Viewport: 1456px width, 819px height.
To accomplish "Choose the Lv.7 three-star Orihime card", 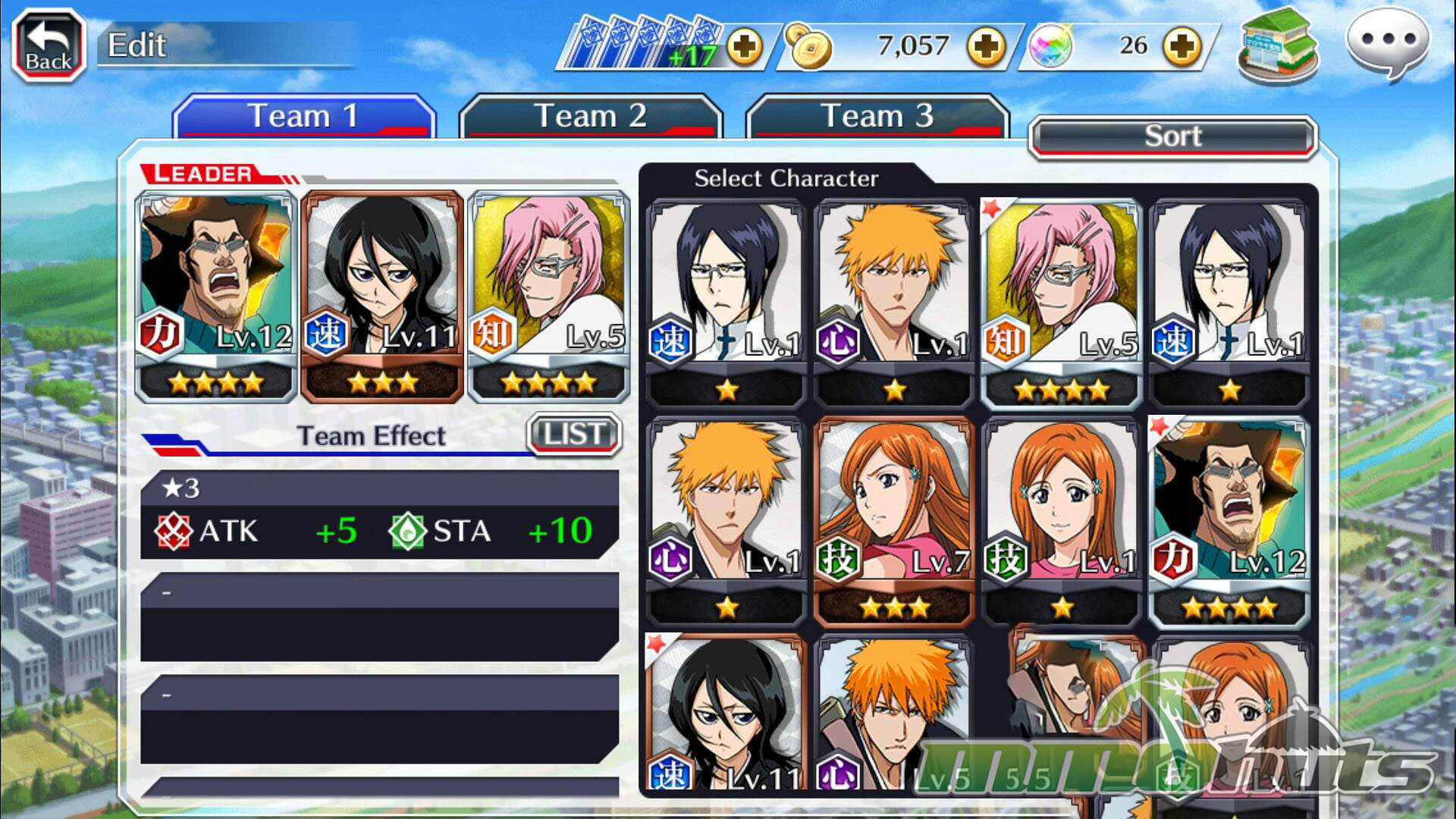I will (x=894, y=522).
